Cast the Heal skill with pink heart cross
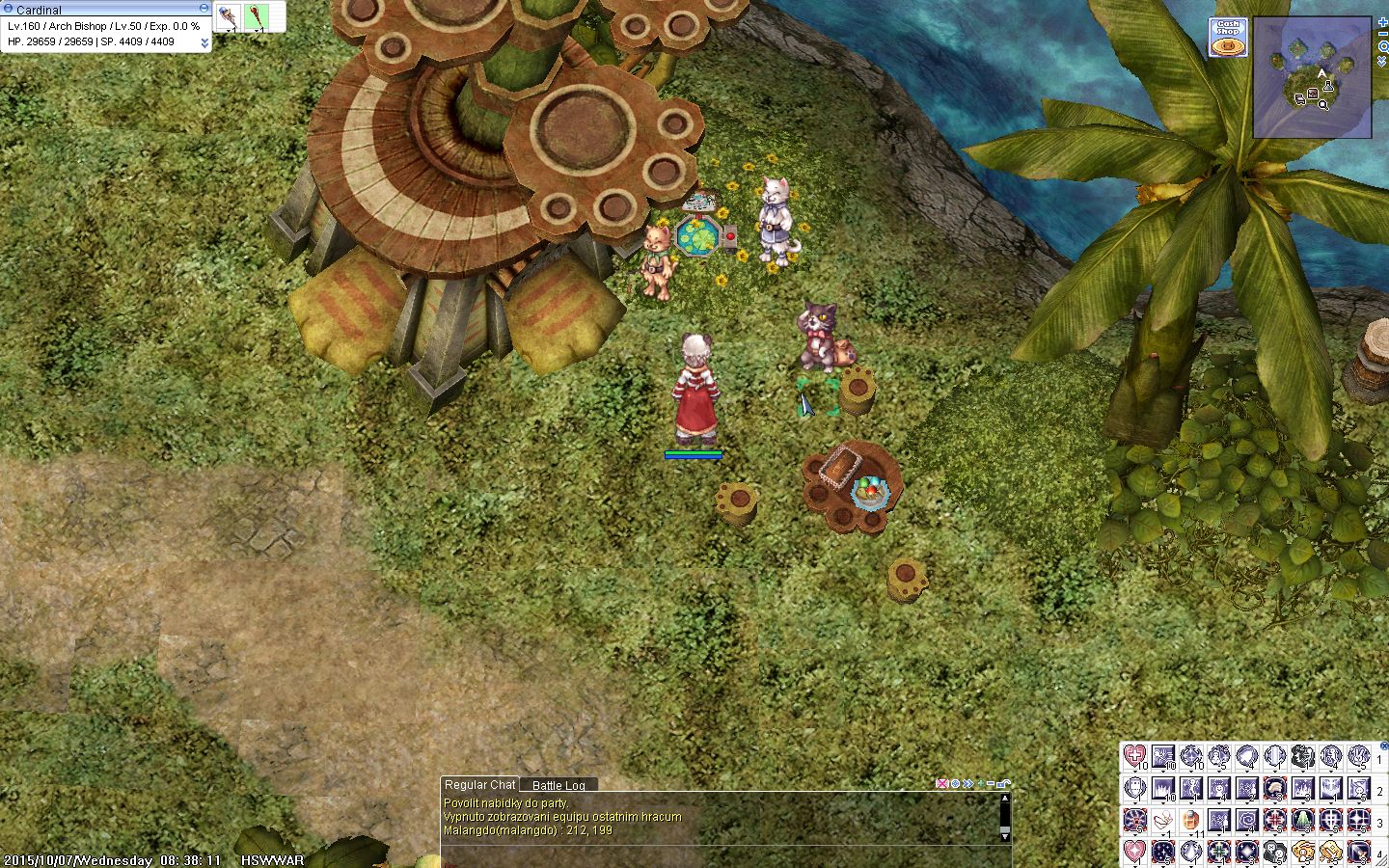The image size is (1389, 868). (x=1135, y=757)
